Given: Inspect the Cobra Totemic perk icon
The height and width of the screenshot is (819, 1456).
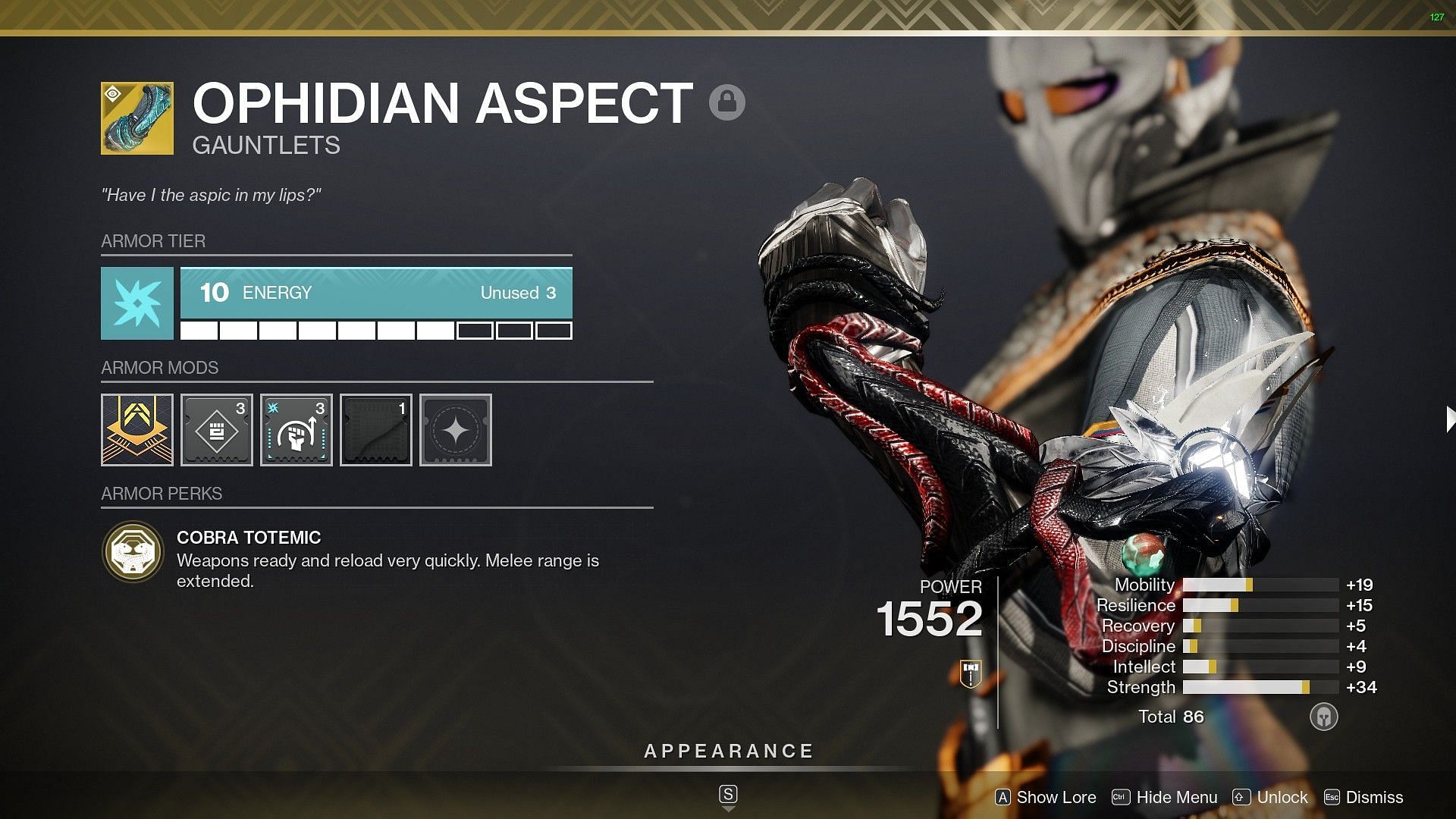Looking at the screenshot, I should point(133,552).
